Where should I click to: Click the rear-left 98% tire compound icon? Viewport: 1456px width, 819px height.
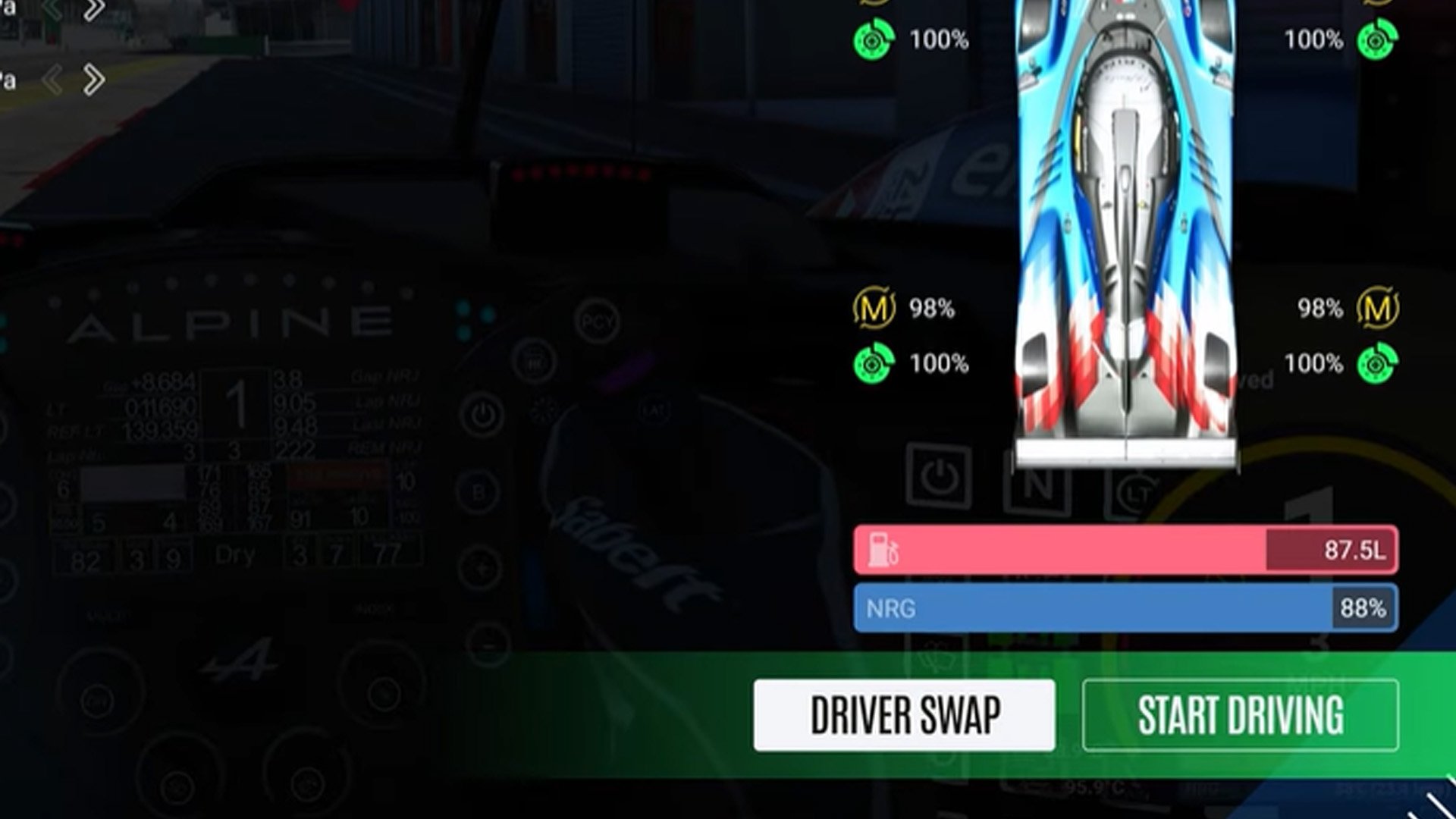[x=872, y=309]
